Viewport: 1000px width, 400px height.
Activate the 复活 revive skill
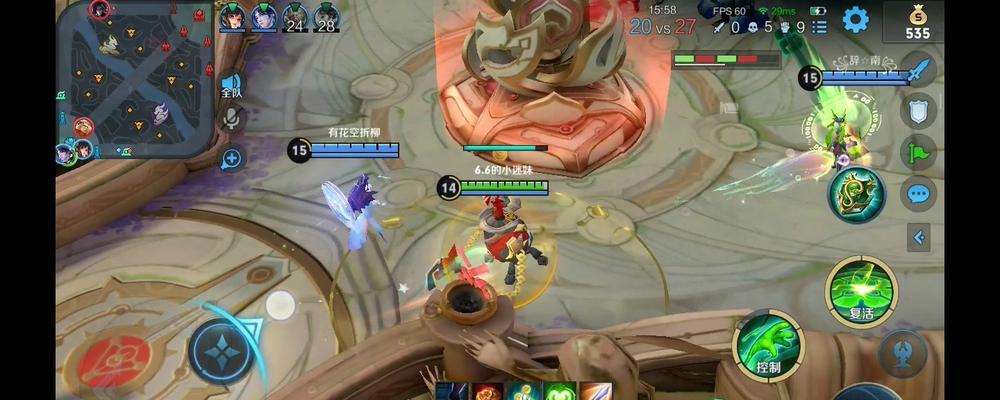point(860,291)
